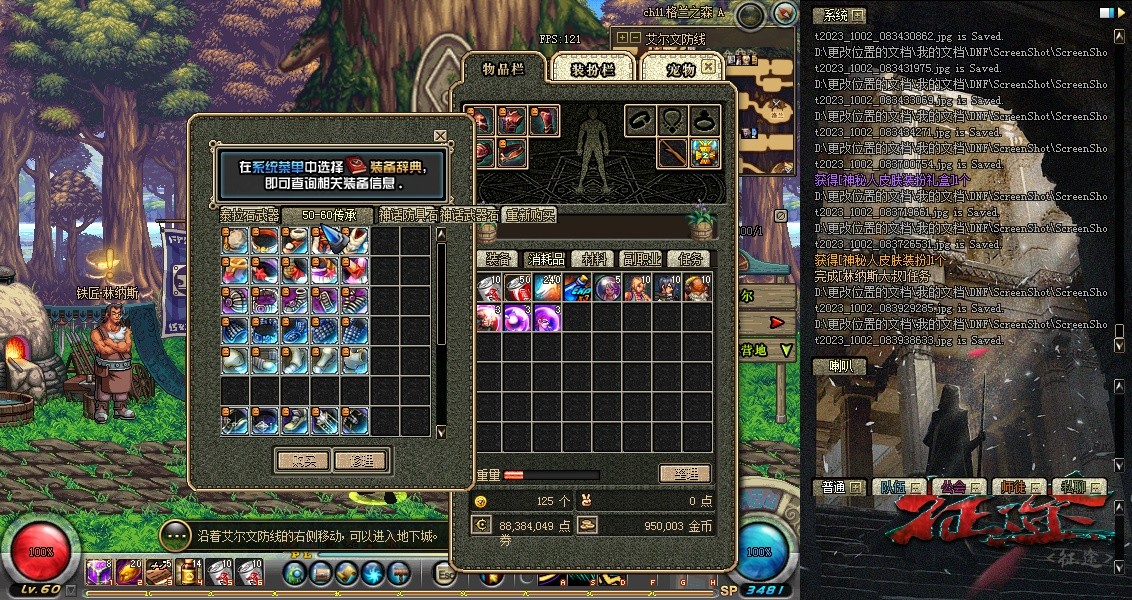Click the equipped wooden staff weapon slot
The width and height of the screenshot is (1132, 600).
tap(672, 153)
